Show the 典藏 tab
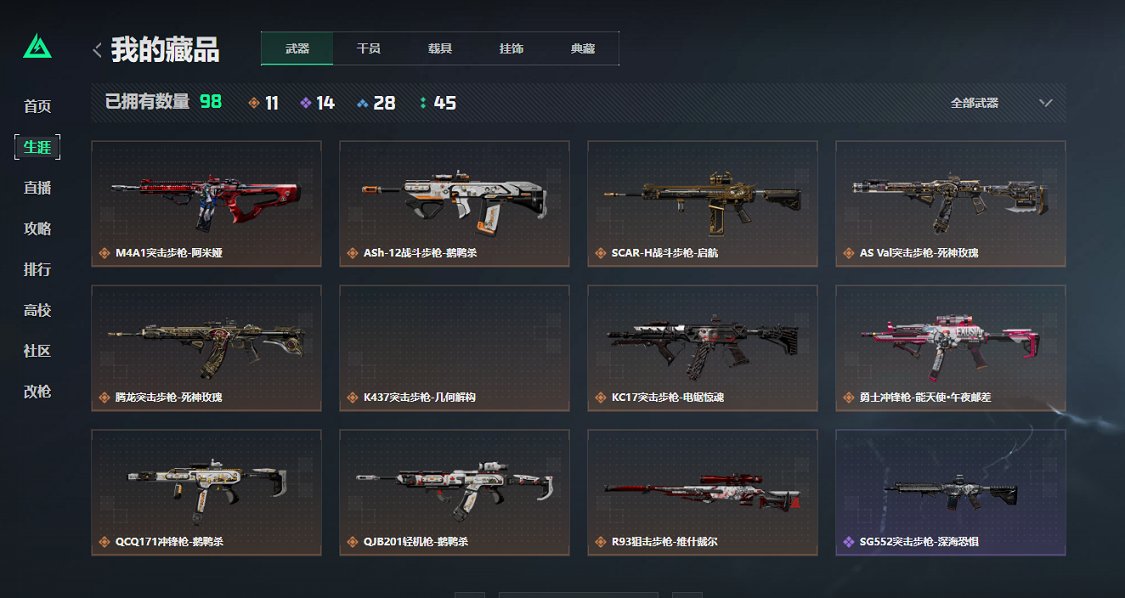The image size is (1125, 598). (583, 48)
